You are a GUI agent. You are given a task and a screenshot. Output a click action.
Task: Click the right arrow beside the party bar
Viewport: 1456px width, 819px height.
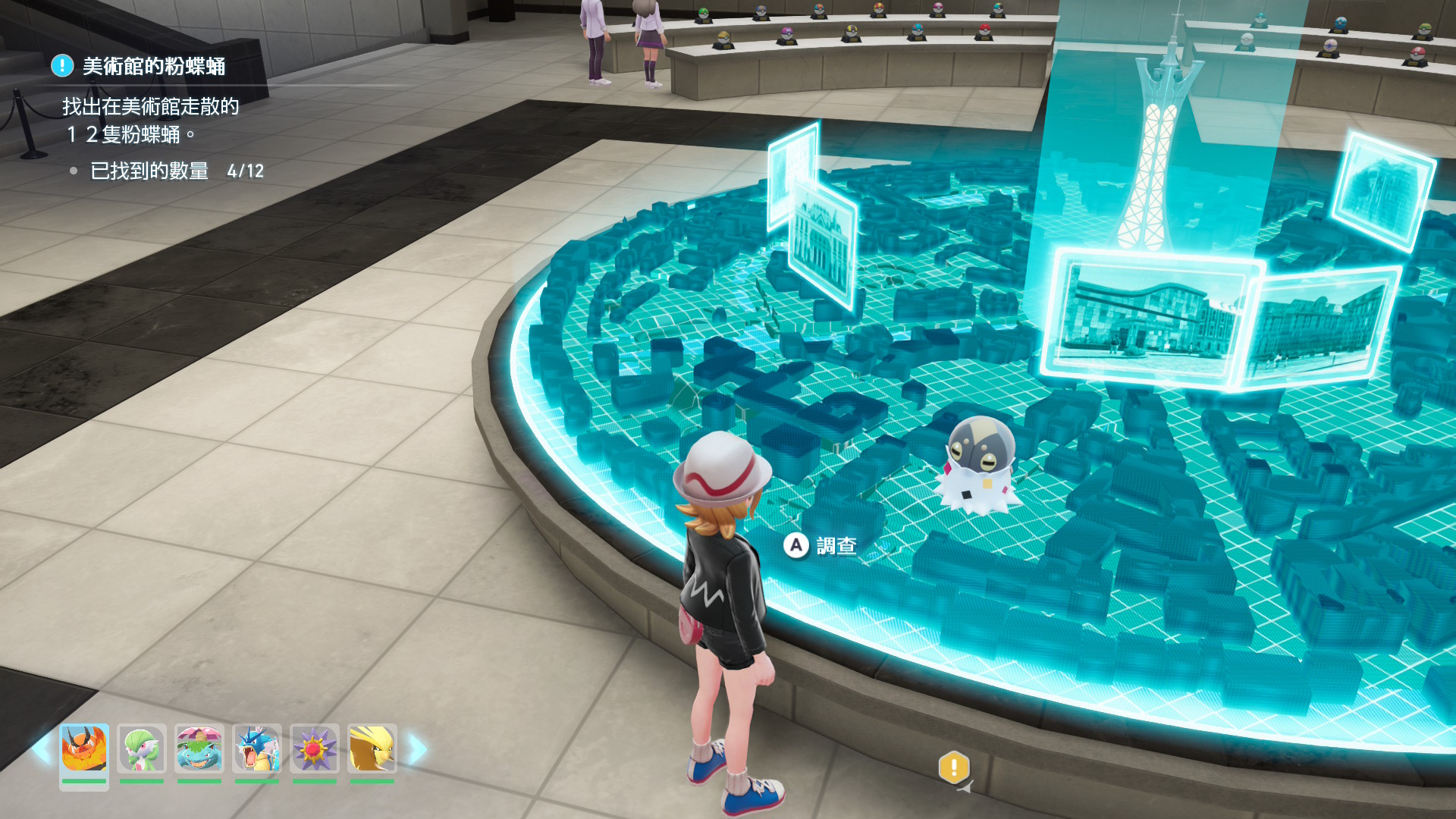418,749
